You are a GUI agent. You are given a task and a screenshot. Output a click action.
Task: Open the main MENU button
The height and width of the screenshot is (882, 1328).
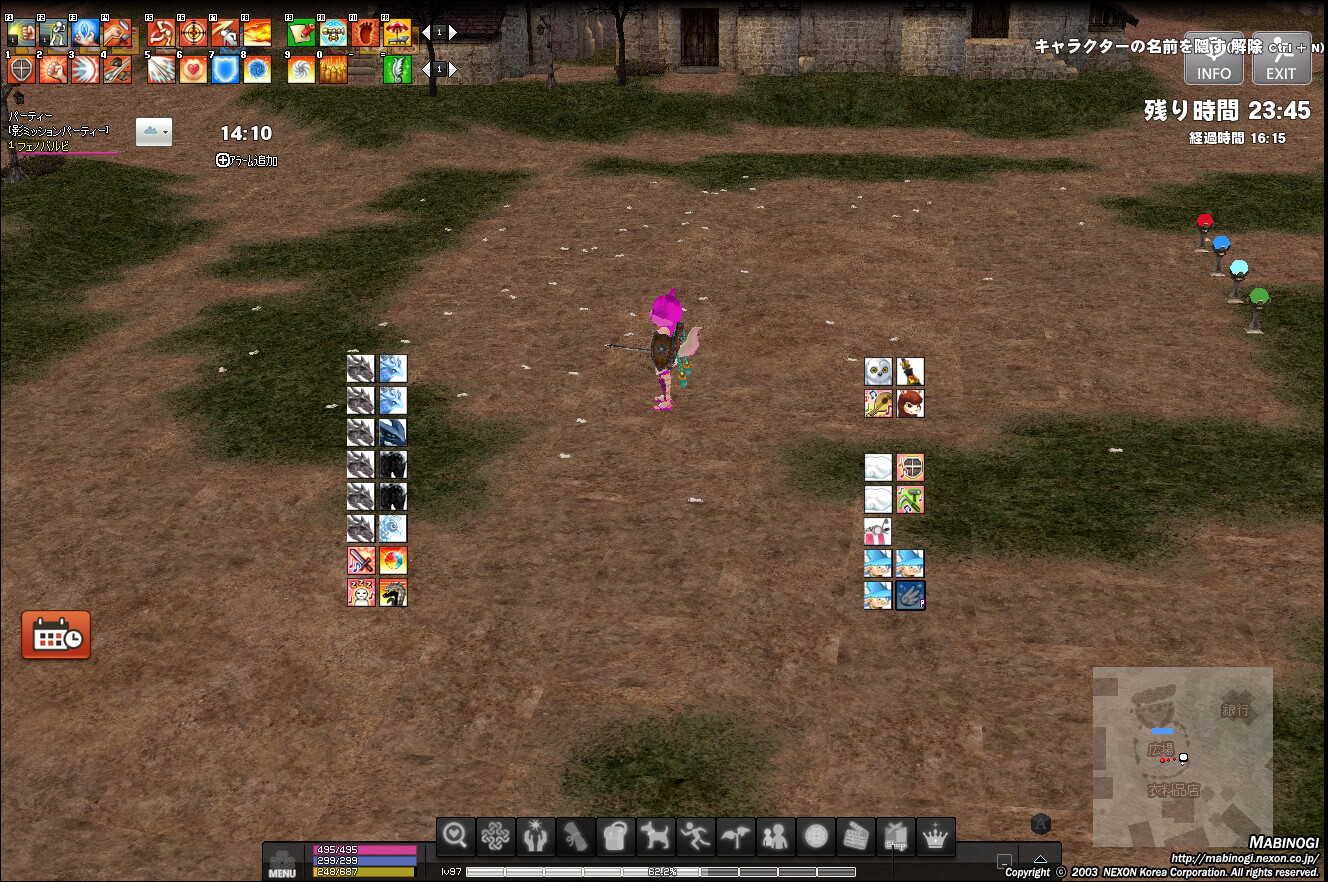pyautogui.click(x=282, y=864)
